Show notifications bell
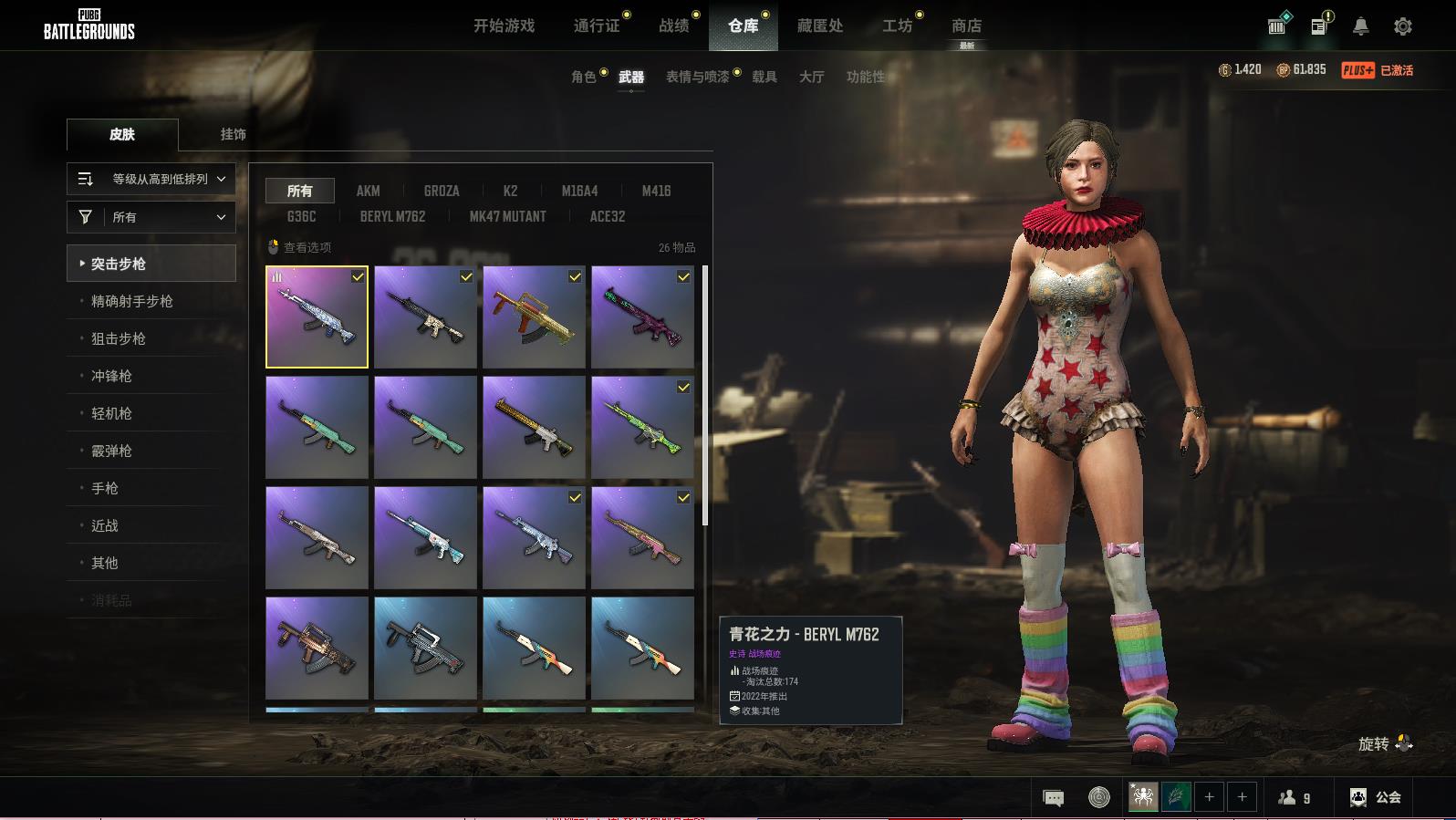The width and height of the screenshot is (1456, 820). 1360,26
